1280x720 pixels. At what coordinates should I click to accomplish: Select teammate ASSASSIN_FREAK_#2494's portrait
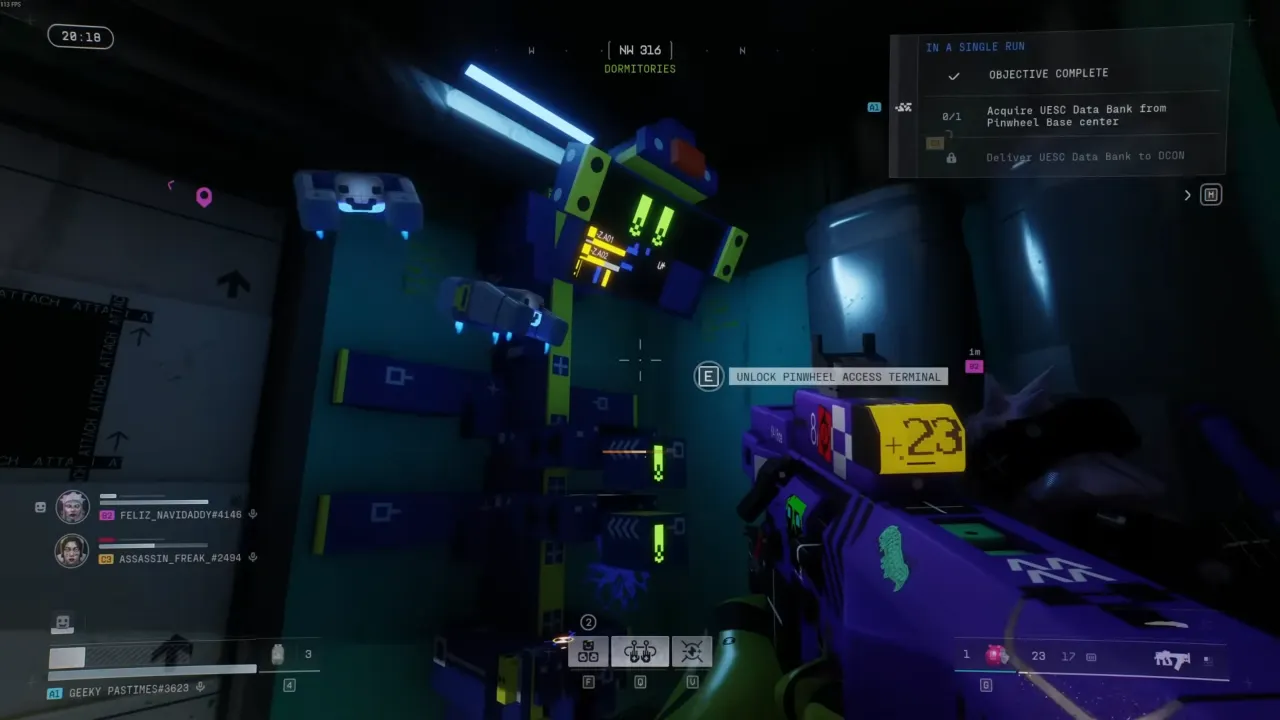72,551
